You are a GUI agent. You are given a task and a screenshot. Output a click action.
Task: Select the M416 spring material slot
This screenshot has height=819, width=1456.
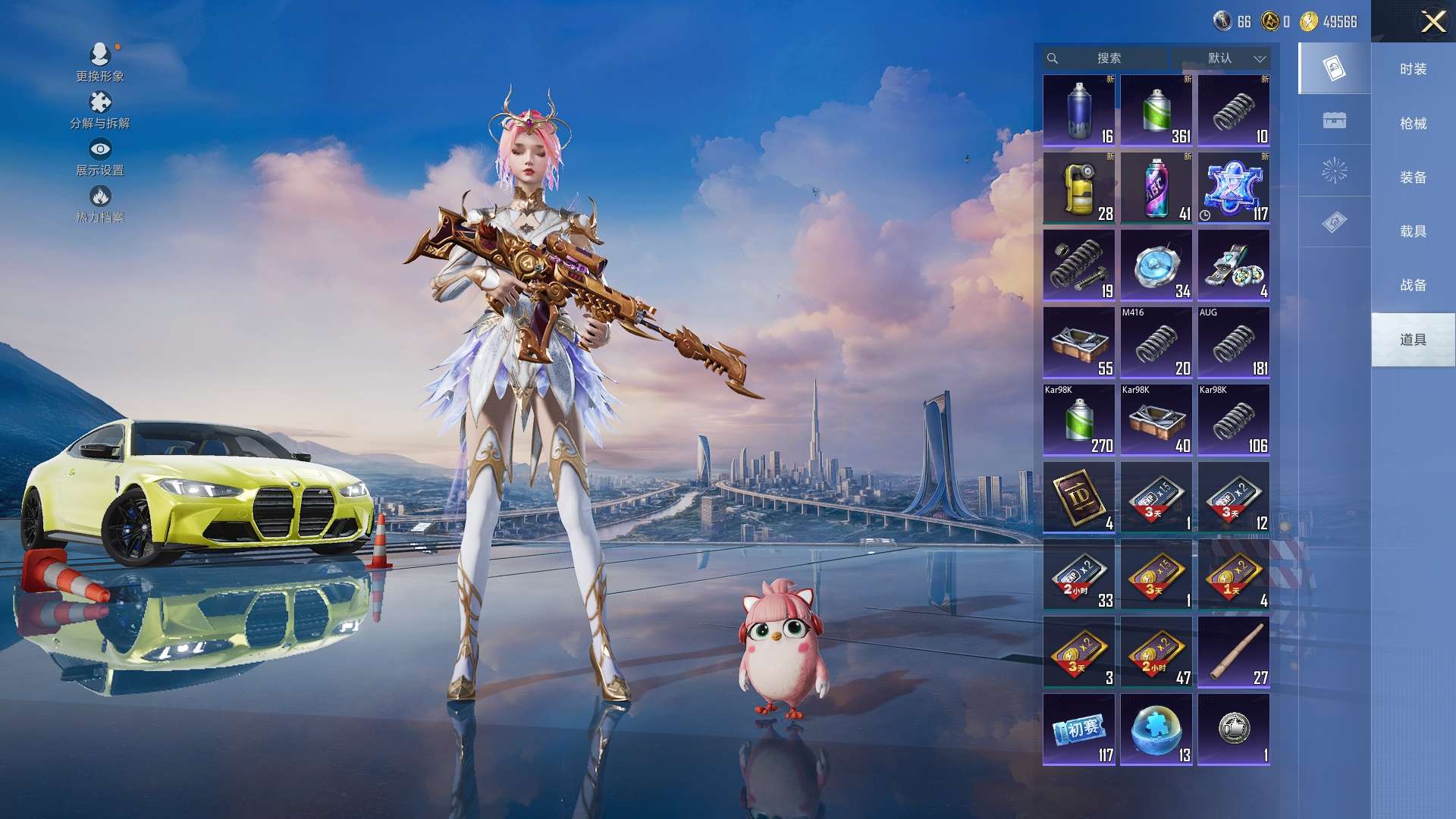tap(1156, 343)
